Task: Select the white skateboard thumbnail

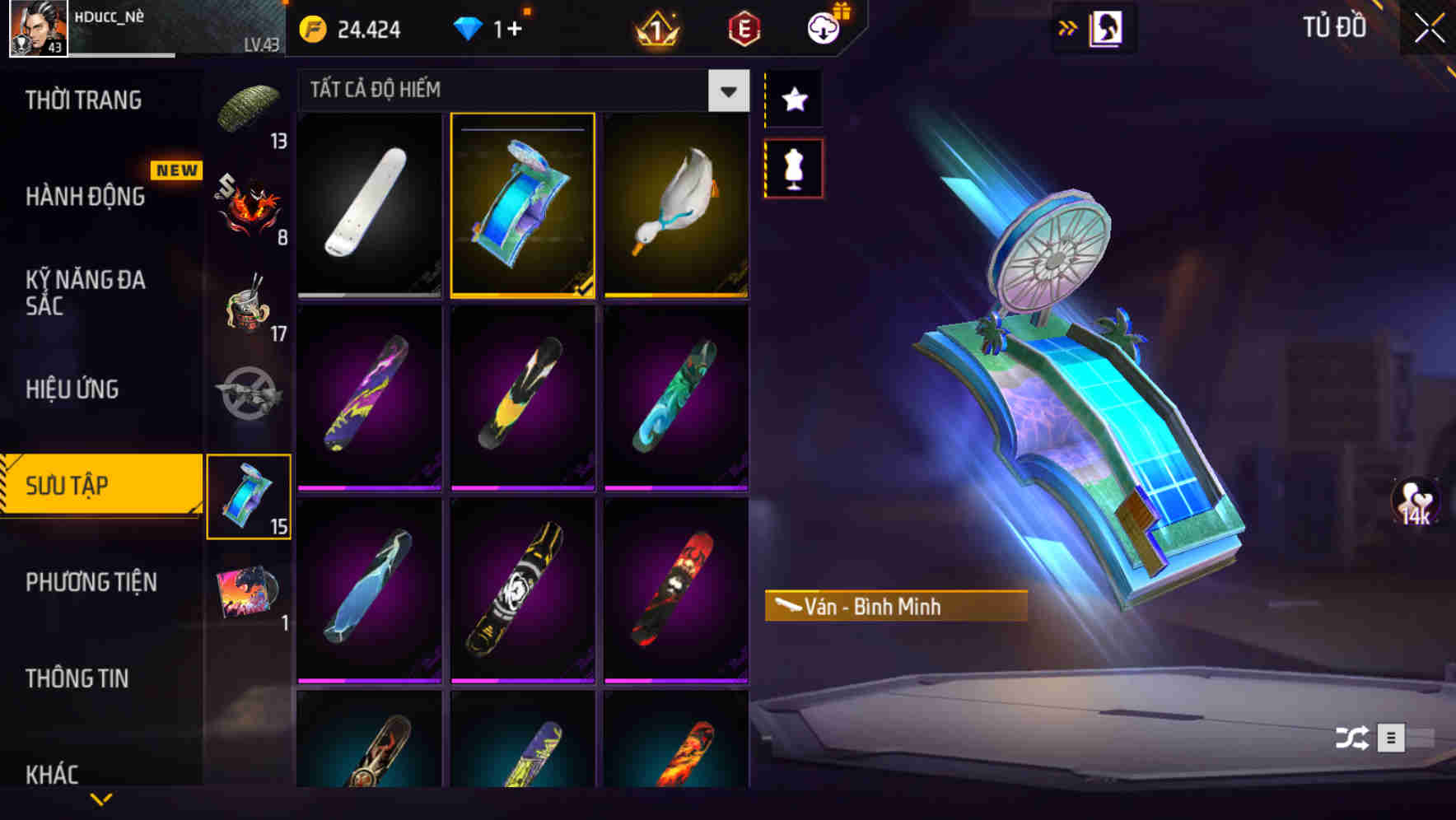Action: (369, 206)
